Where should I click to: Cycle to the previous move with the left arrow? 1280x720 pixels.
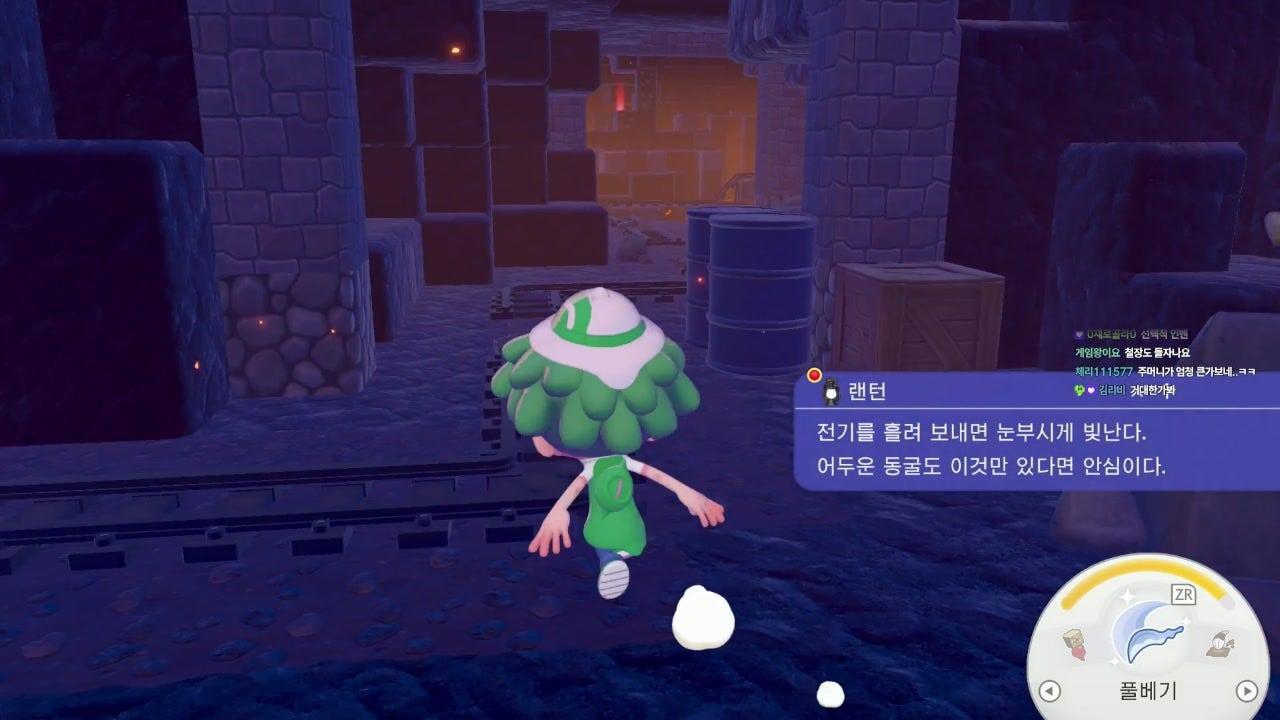[x=1049, y=690]
